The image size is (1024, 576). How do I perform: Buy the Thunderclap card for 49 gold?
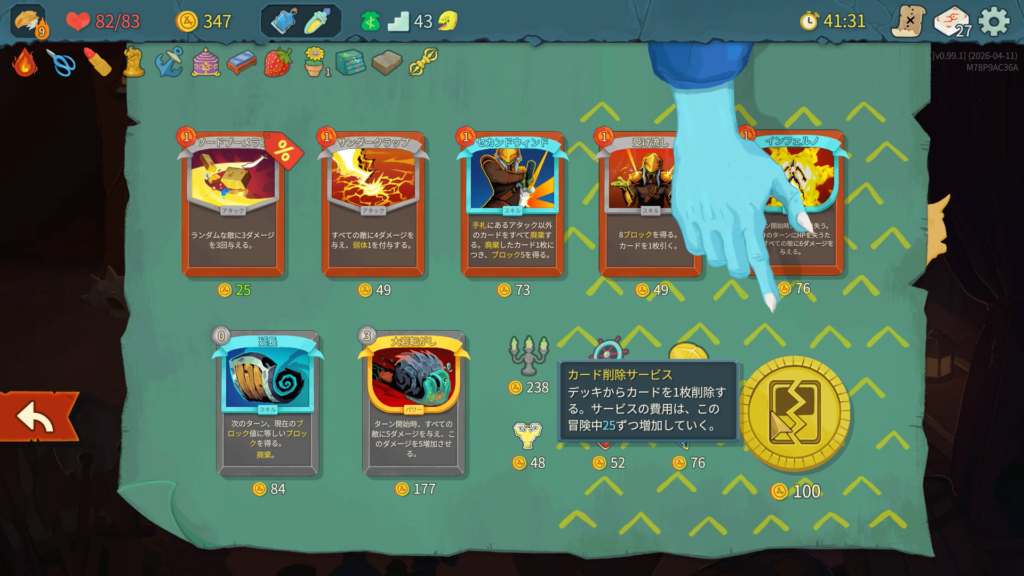click(373, 205)
